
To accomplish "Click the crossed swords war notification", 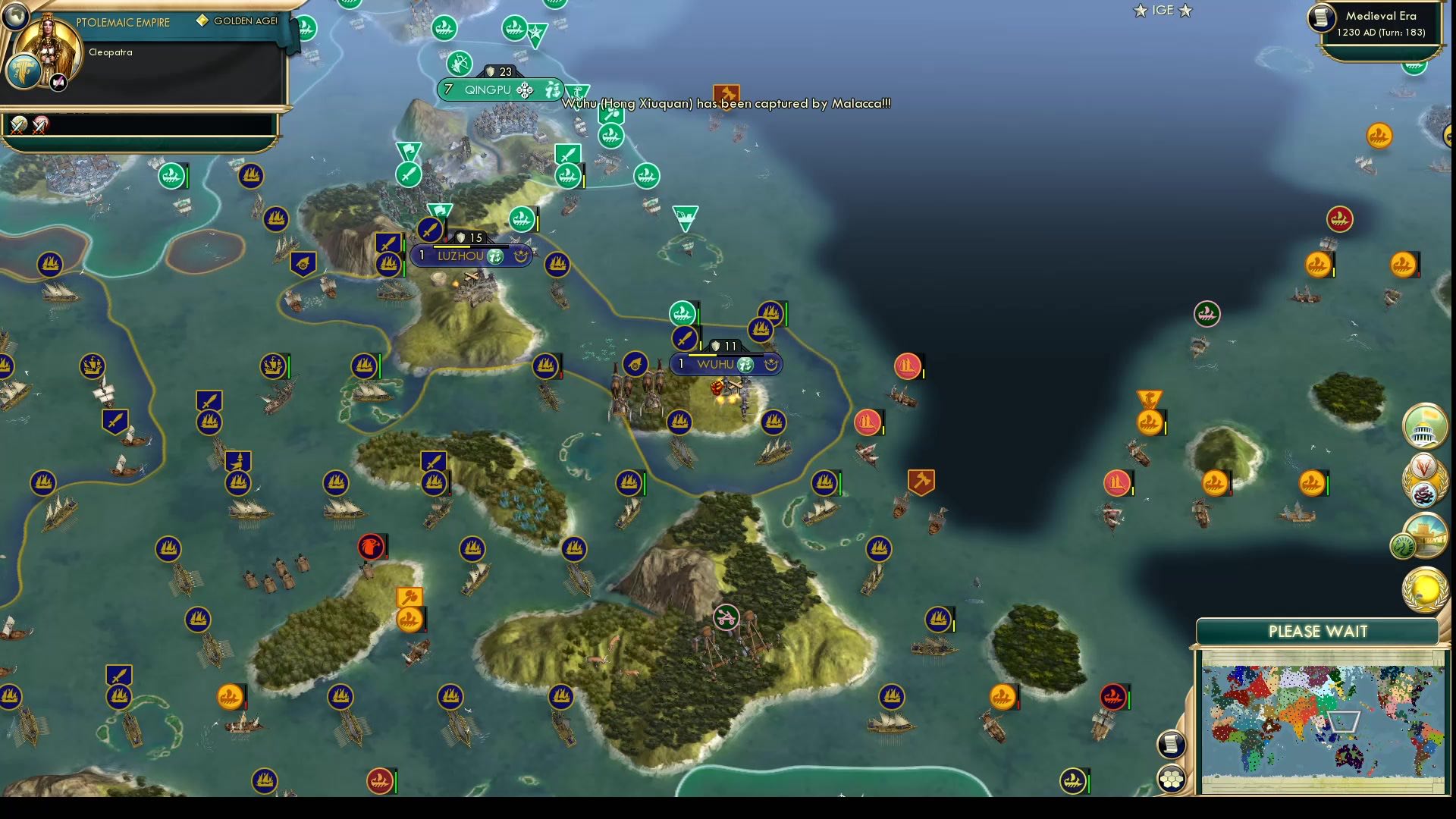I will coord(18,127).
